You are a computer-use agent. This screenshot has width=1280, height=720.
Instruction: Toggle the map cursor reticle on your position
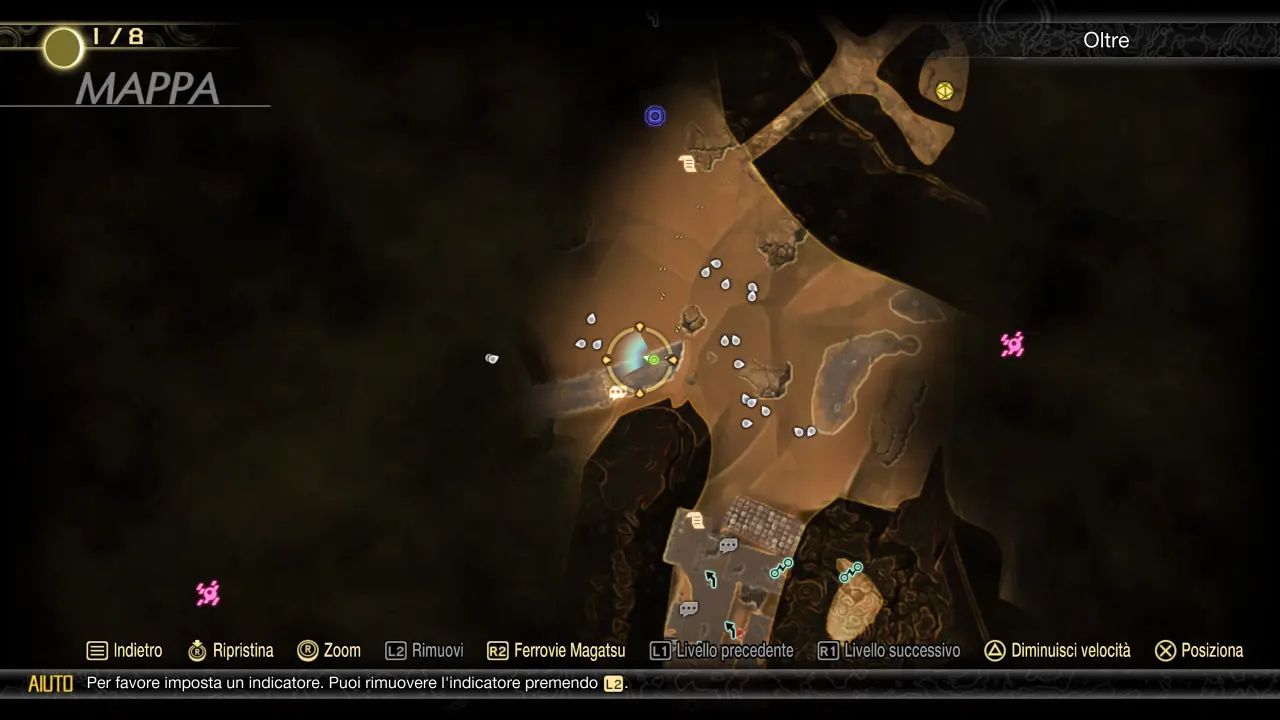(x=640, y=358)
